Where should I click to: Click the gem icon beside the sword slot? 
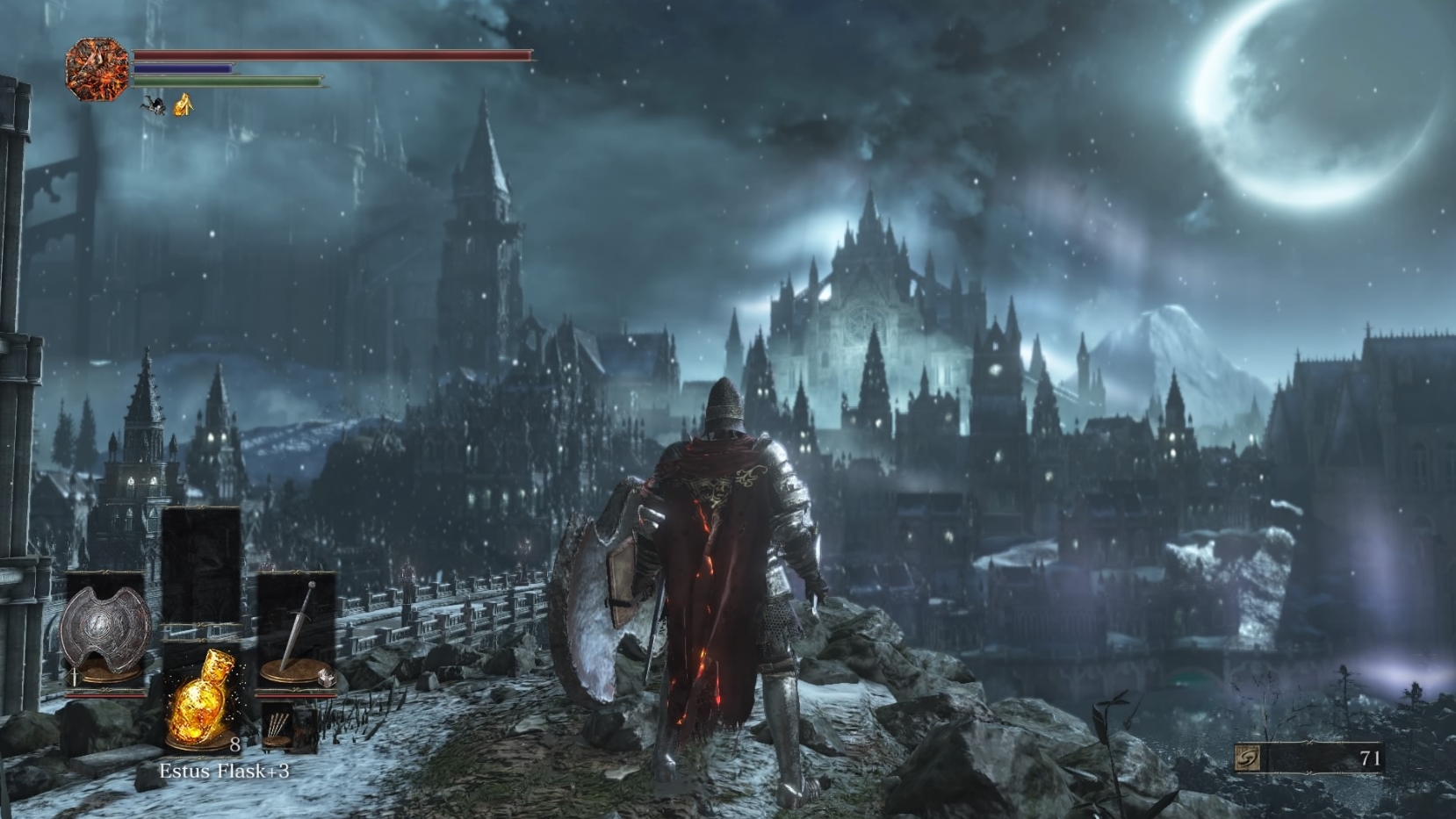pos(325,676)
